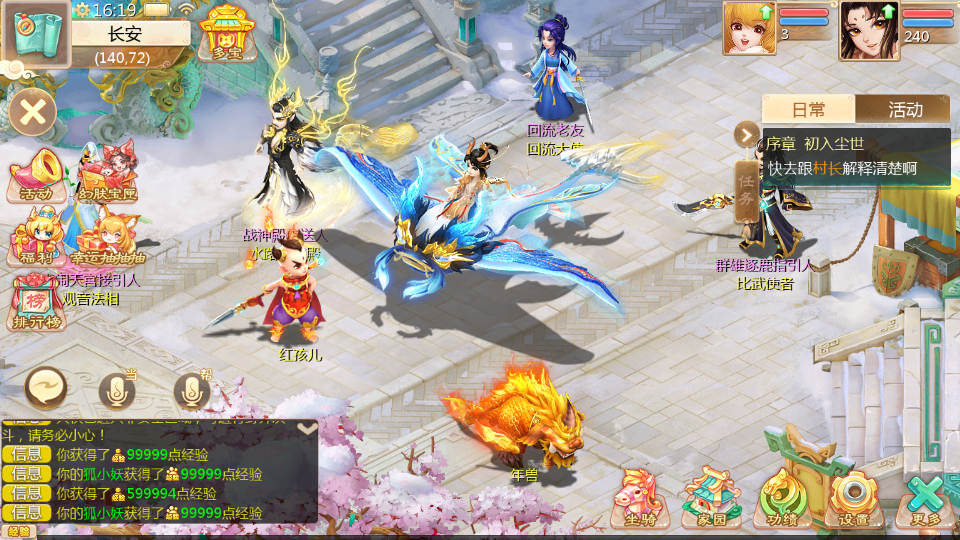This screenshot has width=960, height=540.
Task: Open the 设置 settings gear
Action: pyautogui.click(x=853, y=498)
